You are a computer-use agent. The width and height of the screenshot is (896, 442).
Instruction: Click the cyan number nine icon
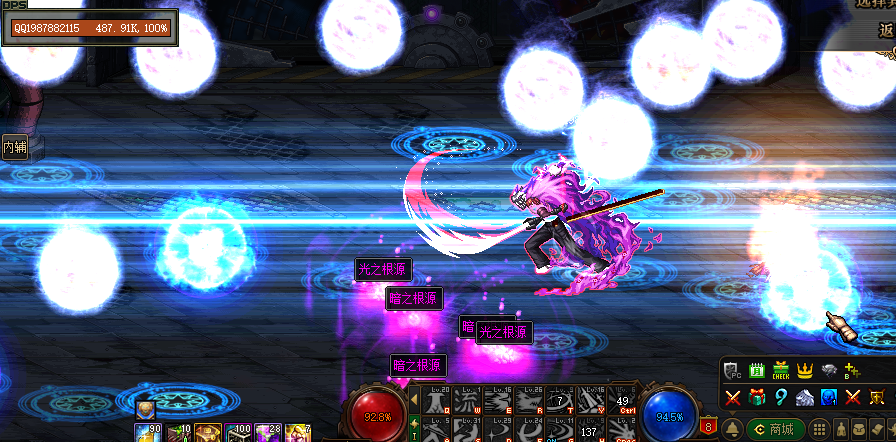[x=781, y=397]
